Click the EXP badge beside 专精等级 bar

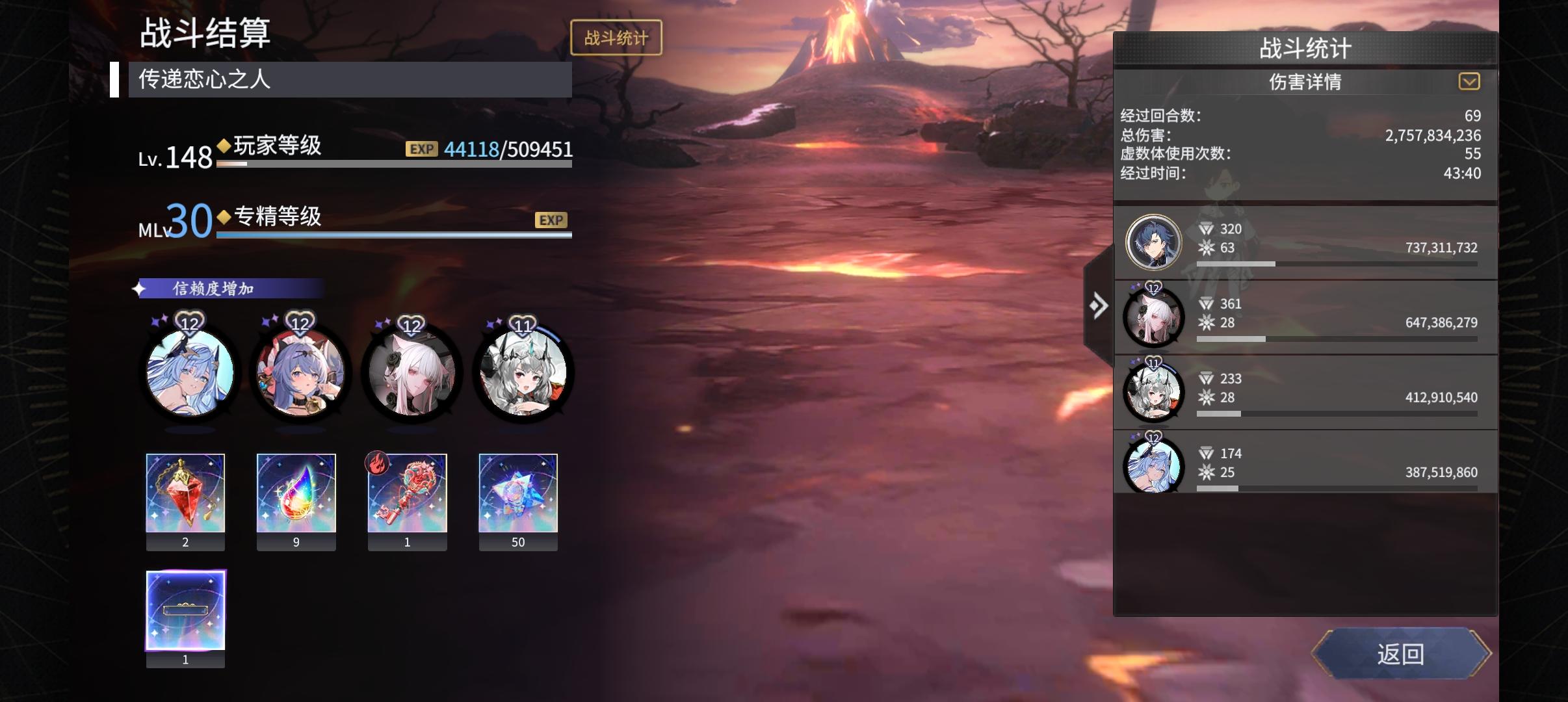point(551,220)
